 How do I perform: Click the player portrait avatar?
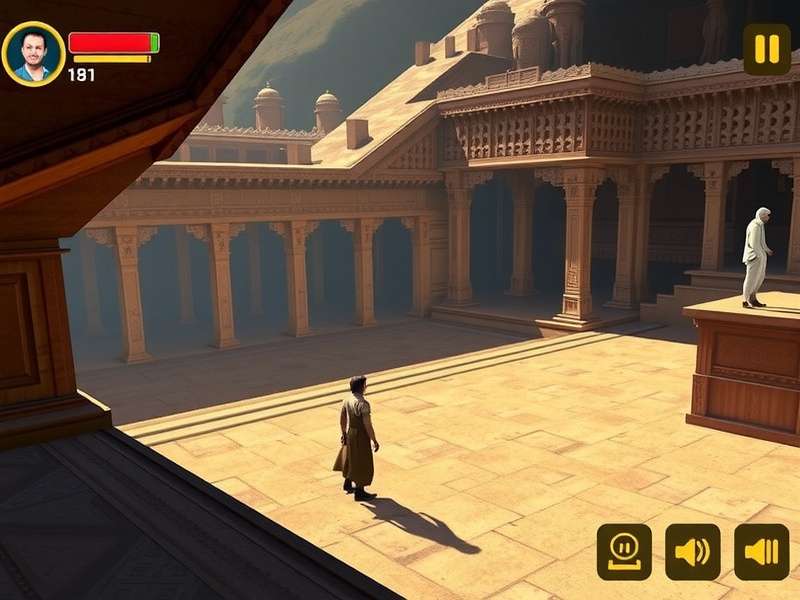33,53
